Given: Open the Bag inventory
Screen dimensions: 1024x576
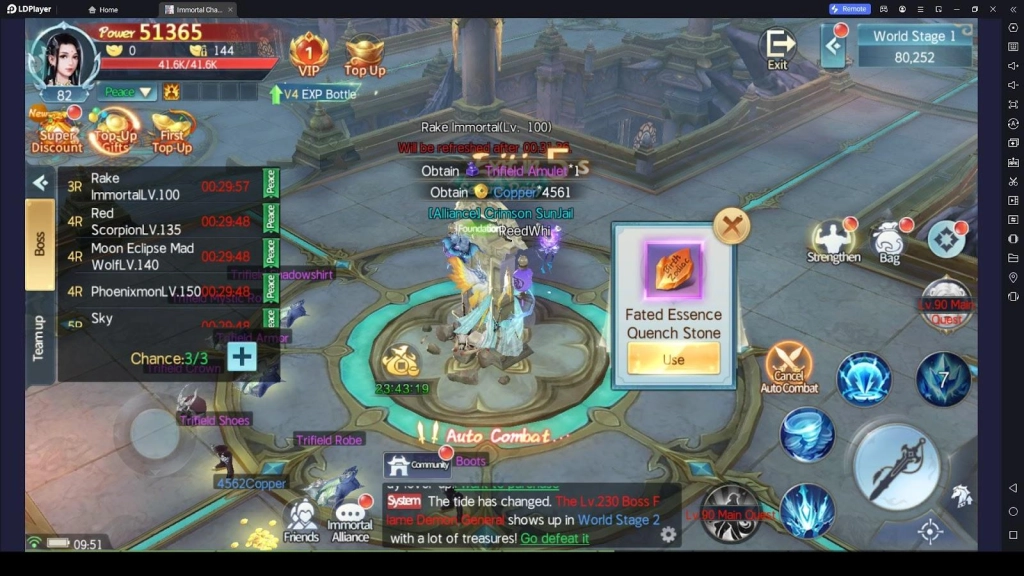Looking at the screenshot, I should click(x=889, y=242).
